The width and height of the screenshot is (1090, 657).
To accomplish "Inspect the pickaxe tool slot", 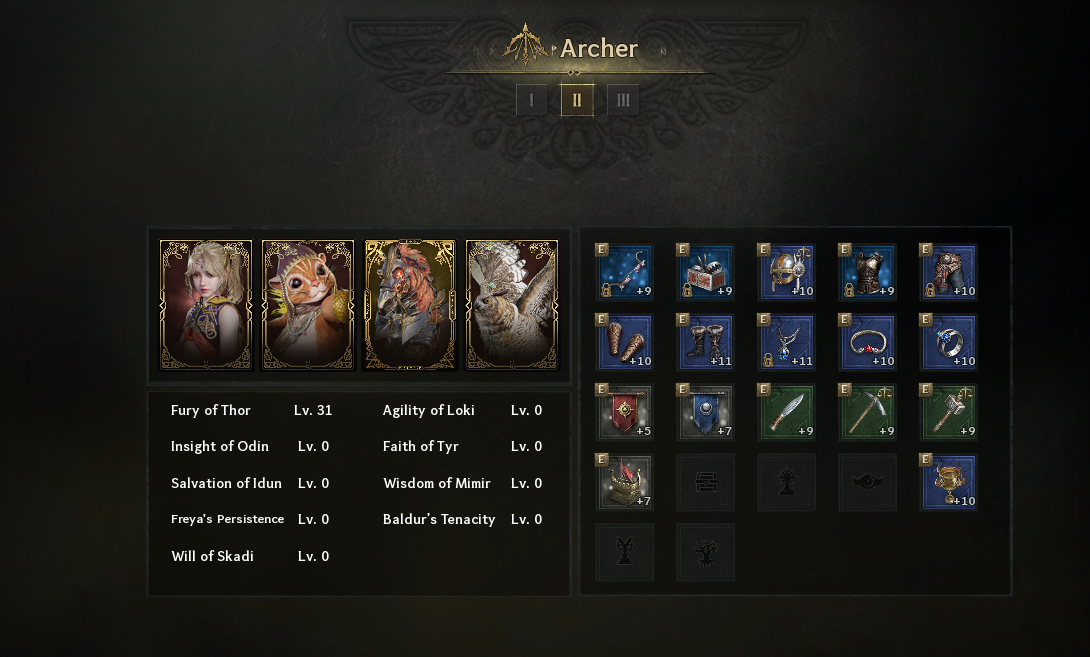I will tap(868, 413).
